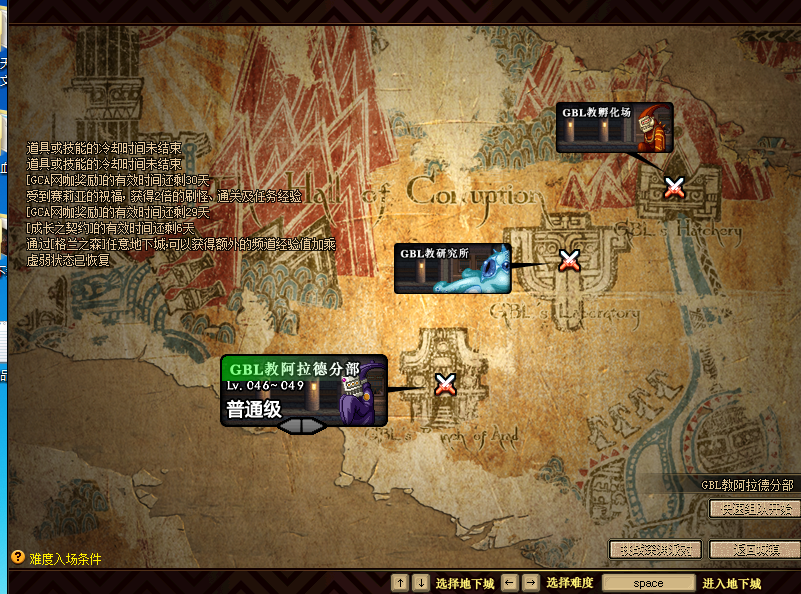
Task: Pick the GBL教孵化场 dungeon card
Action: point(614,127)
